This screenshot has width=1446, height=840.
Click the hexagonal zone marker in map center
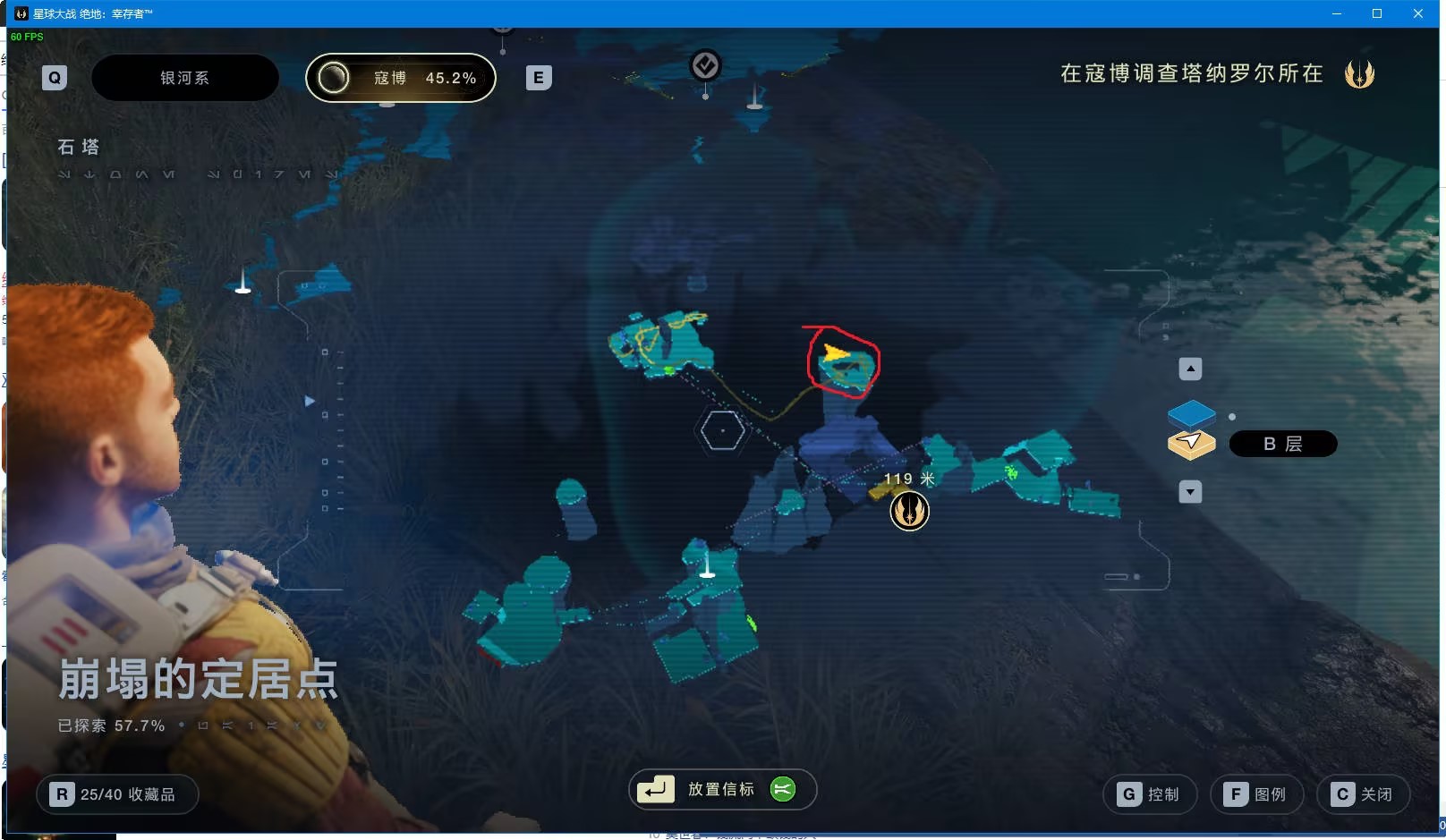point(721,430)
